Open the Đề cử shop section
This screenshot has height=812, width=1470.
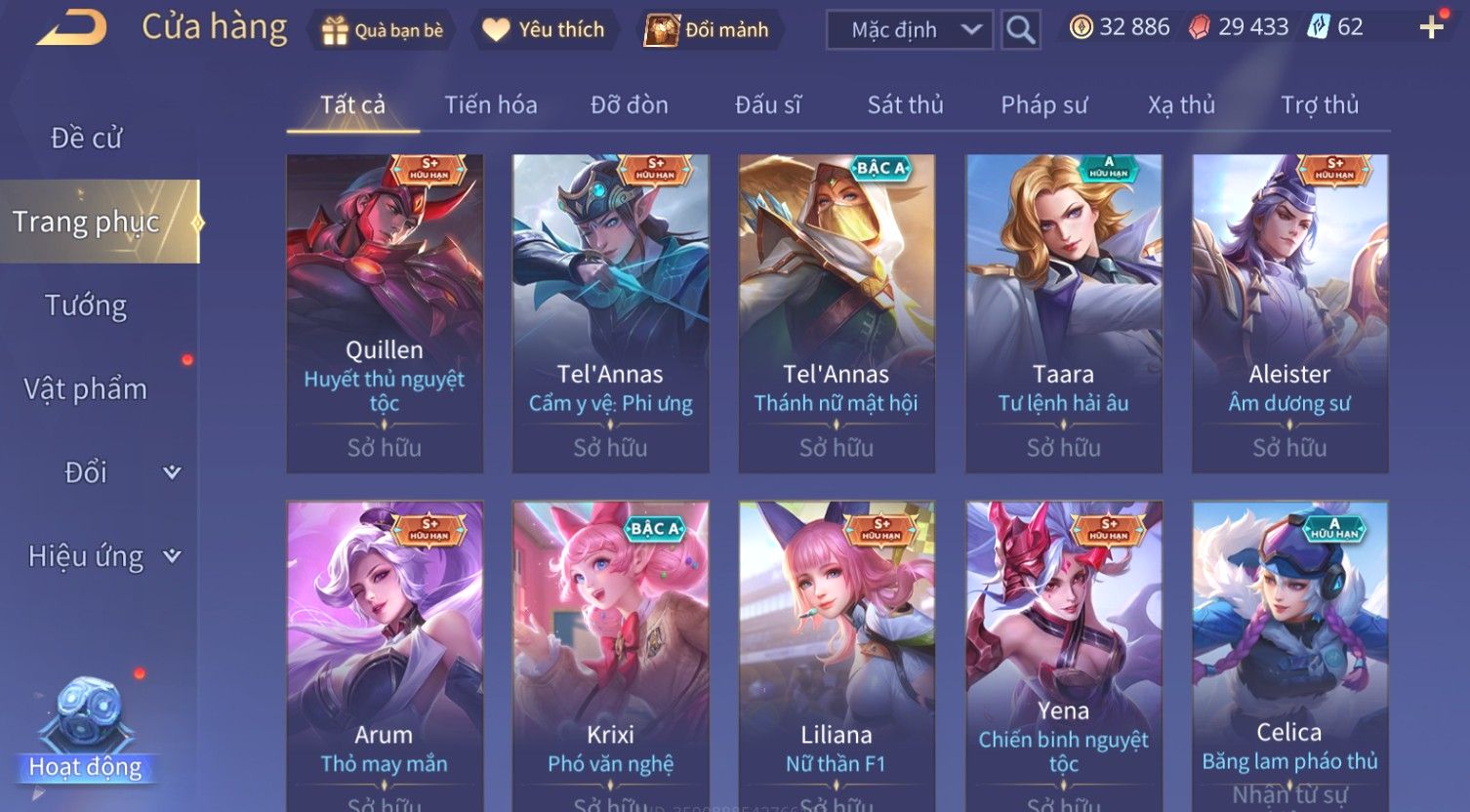coord(87,139)
